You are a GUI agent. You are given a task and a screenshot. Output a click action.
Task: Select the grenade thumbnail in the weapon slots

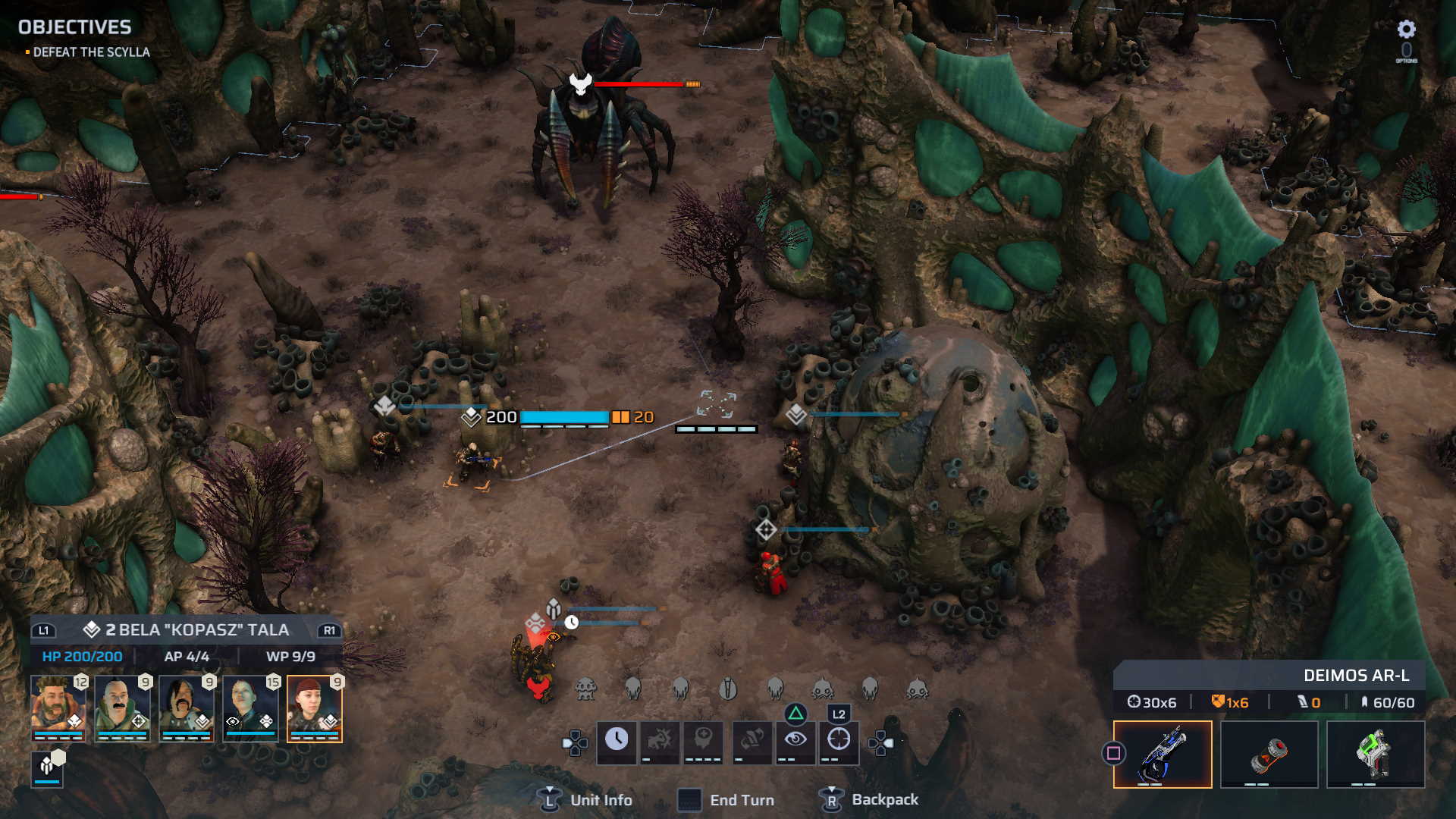(x=1269, y=755)
